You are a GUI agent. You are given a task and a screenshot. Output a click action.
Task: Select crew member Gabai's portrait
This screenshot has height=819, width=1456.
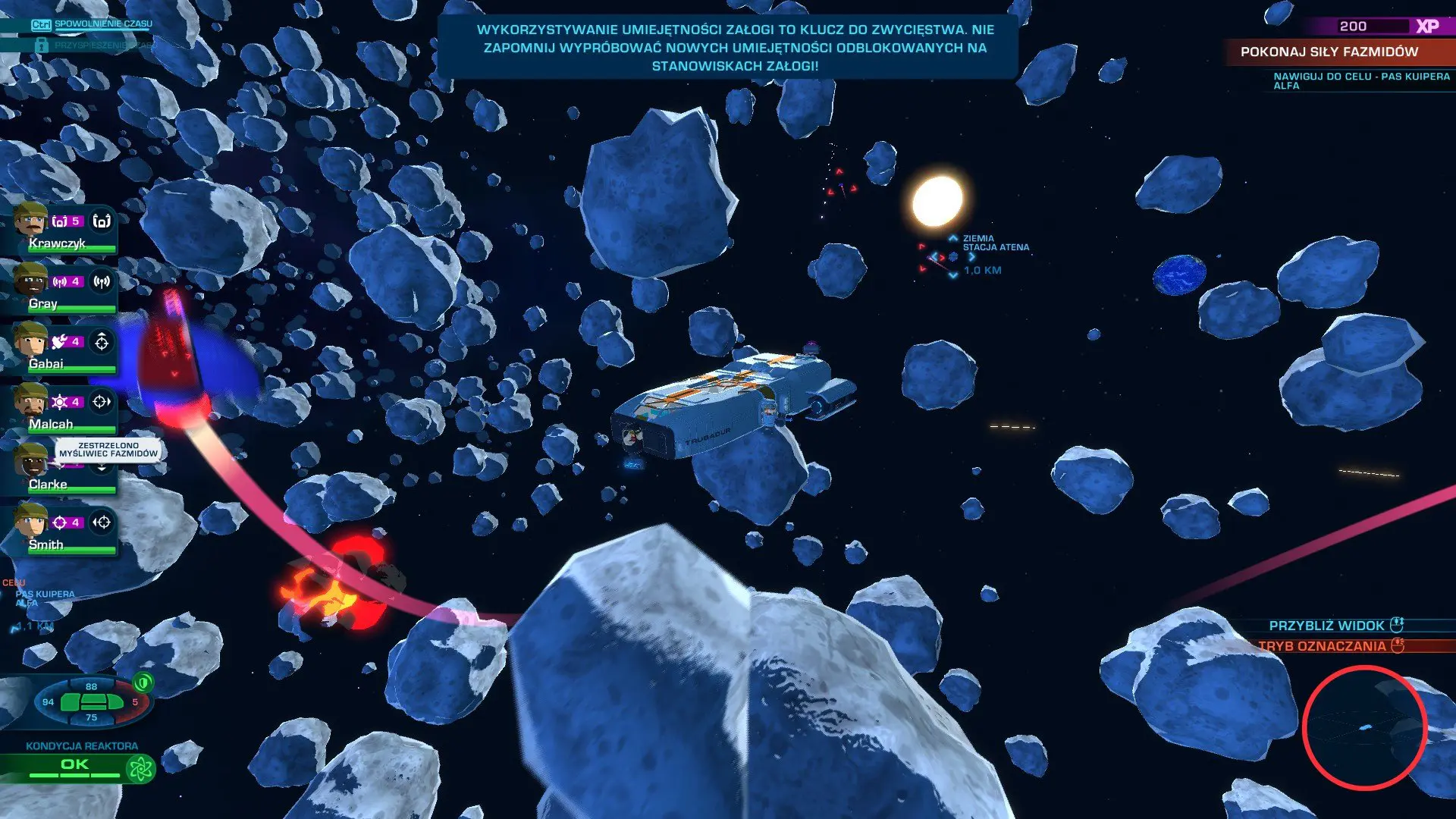pos(30,340)
